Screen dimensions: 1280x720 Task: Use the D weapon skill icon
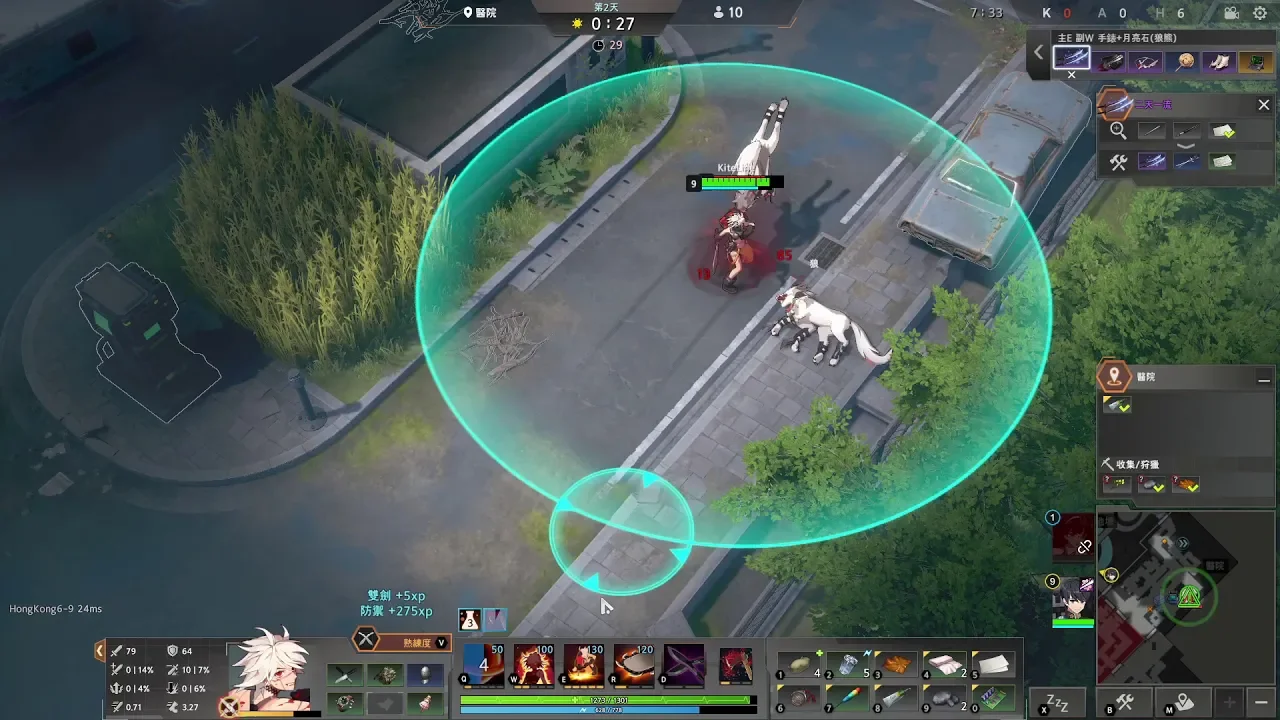coord(684,665)
